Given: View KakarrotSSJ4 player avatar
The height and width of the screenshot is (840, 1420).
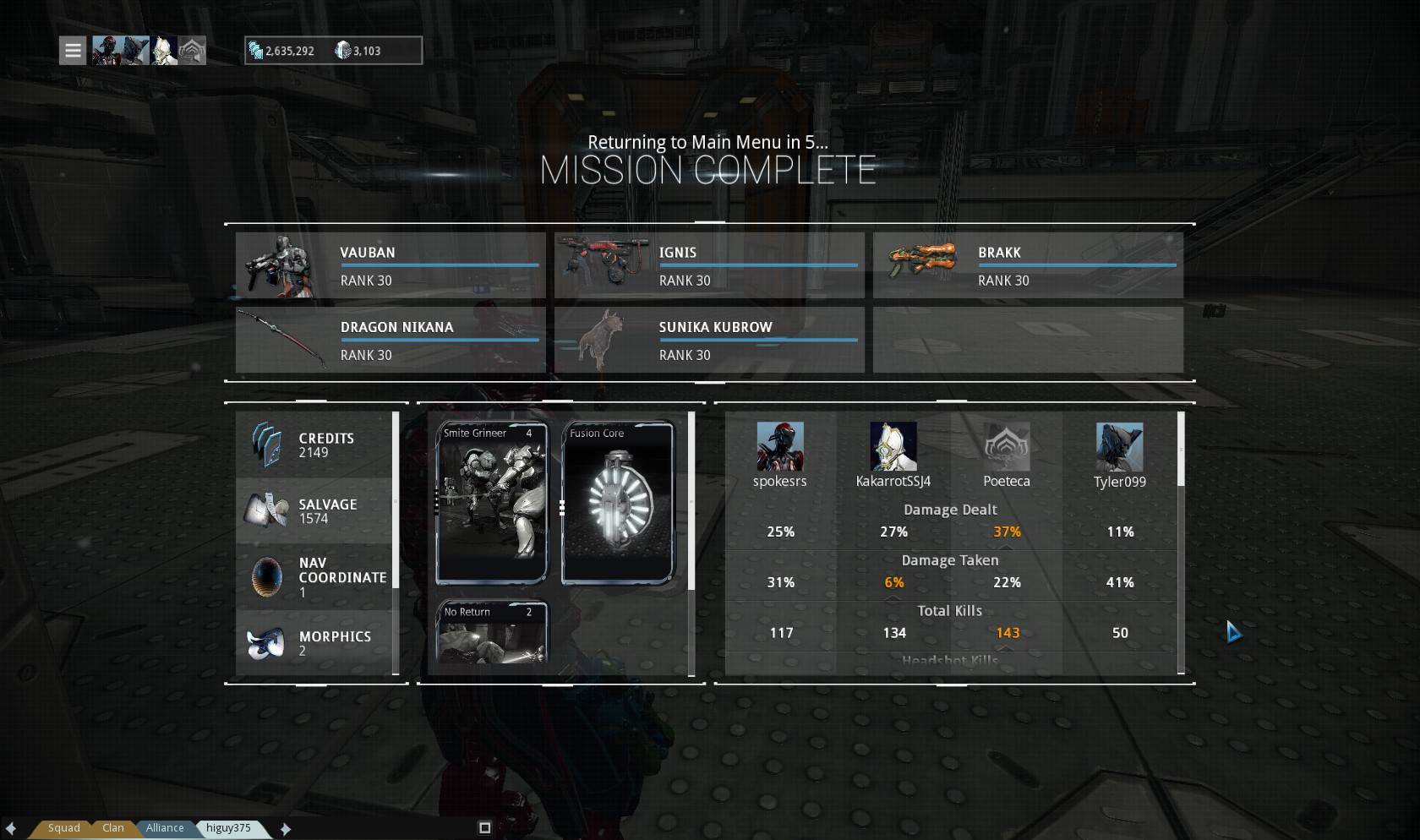Looking at the screenshot, I should point(893,446).
